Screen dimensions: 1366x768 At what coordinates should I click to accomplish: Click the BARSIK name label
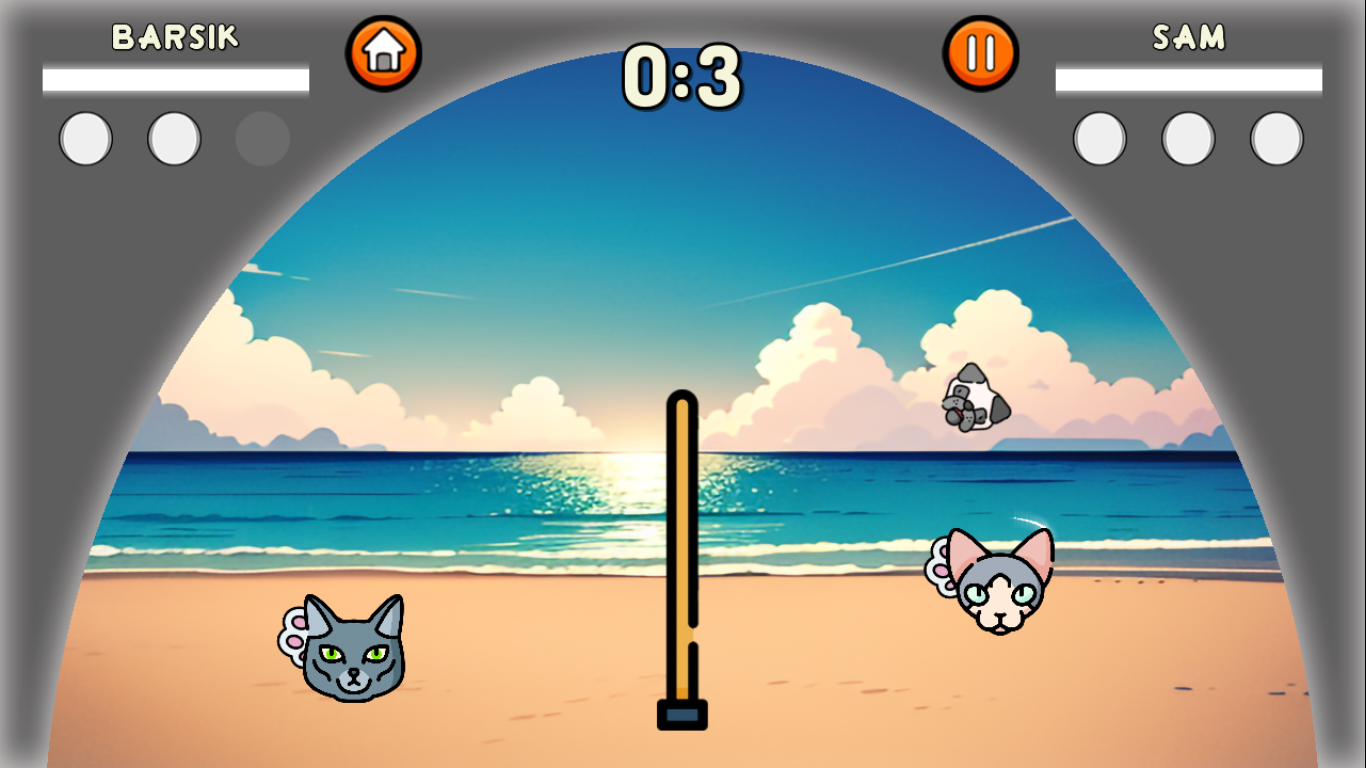175,35
